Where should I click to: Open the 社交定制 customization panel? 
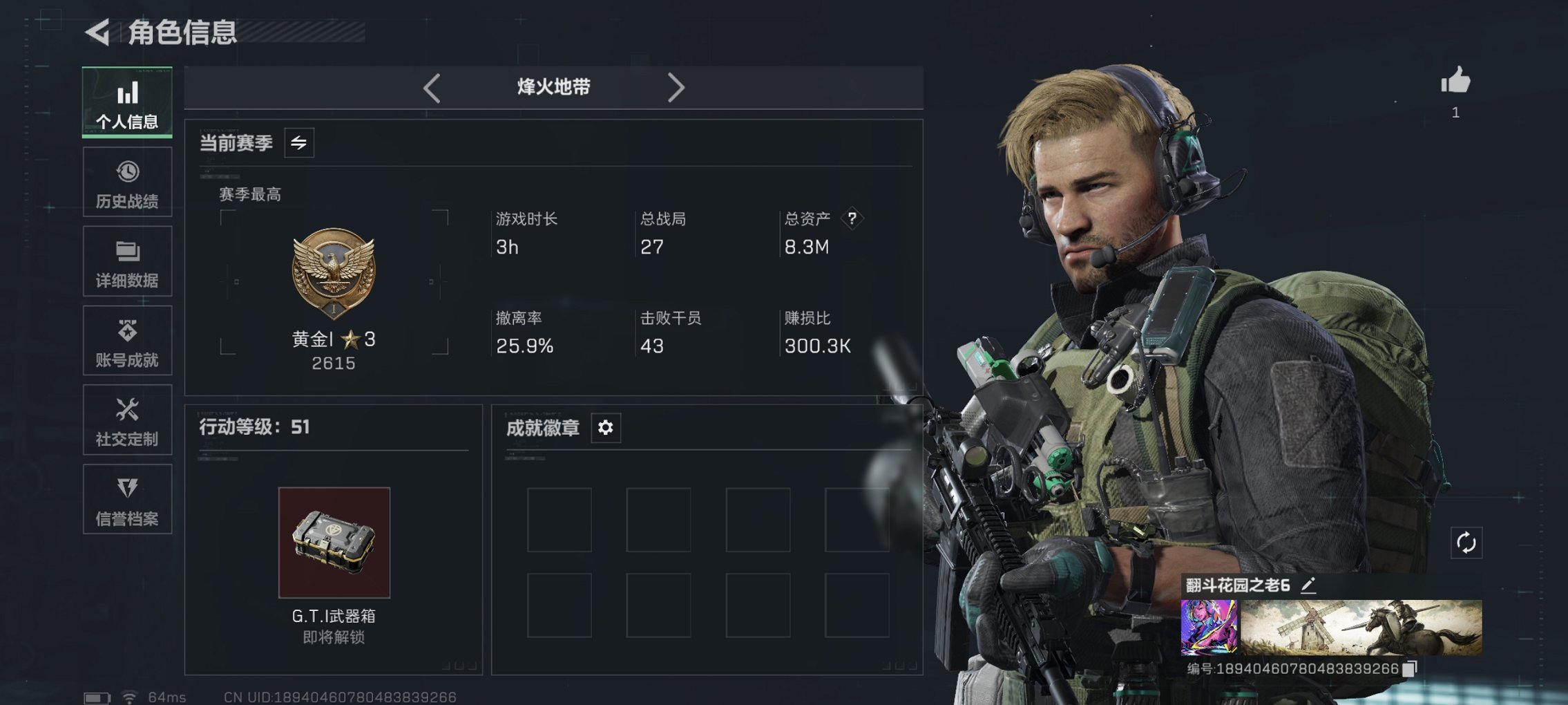point(127,420)
